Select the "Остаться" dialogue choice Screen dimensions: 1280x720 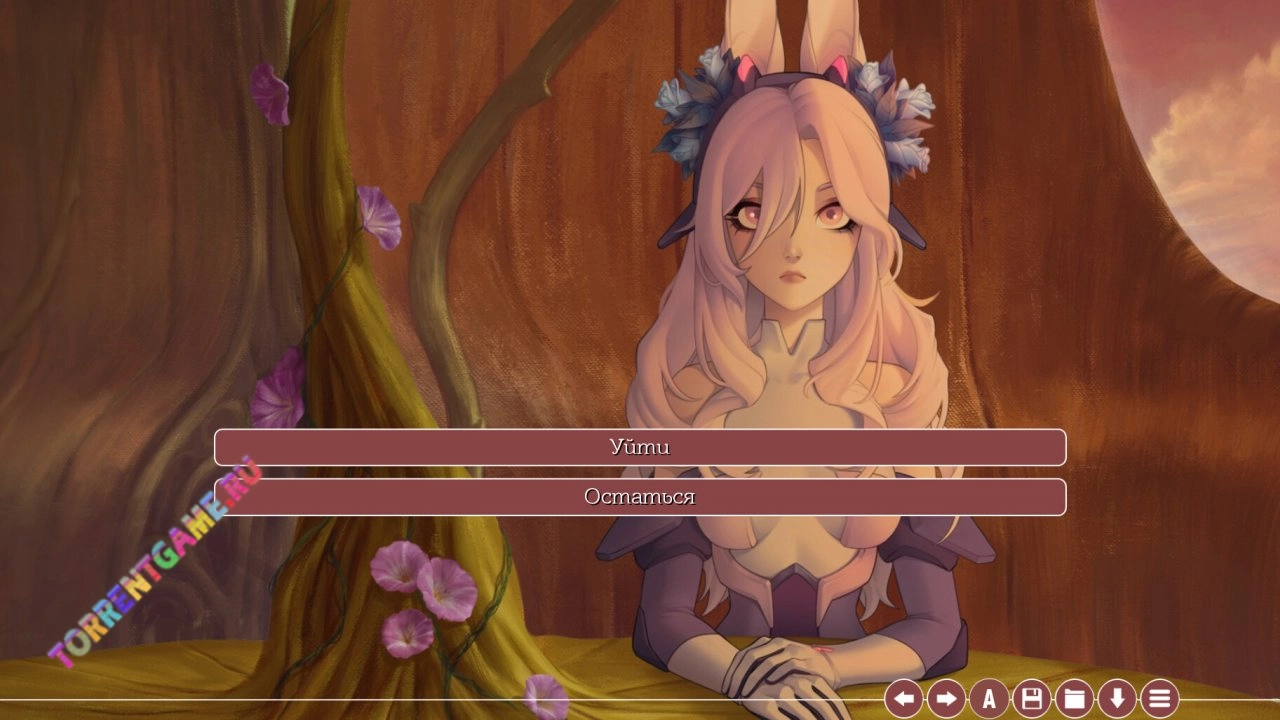[x=640, y=497]
